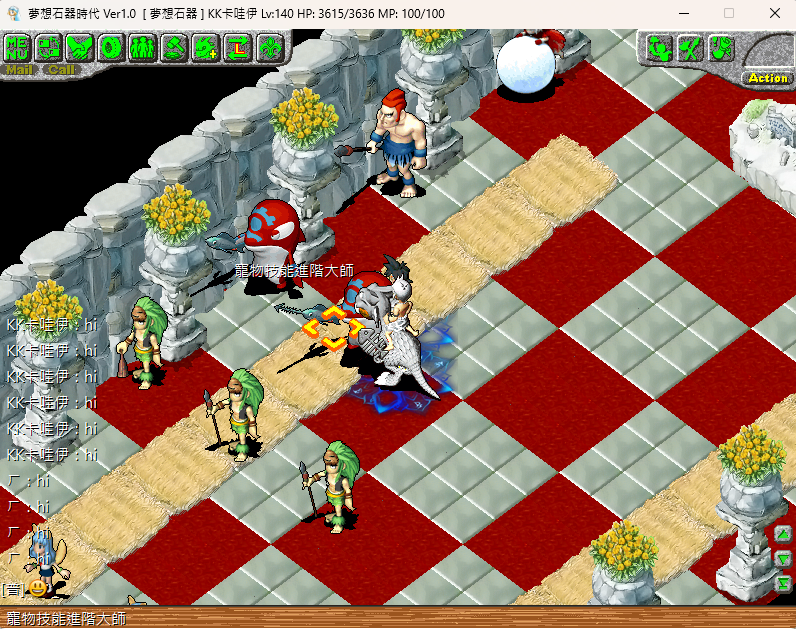Screen dimensions: 796x629
Task: Click the card exchange icon in toolbar
Action: pyautogui.click(x=49, y=46)
